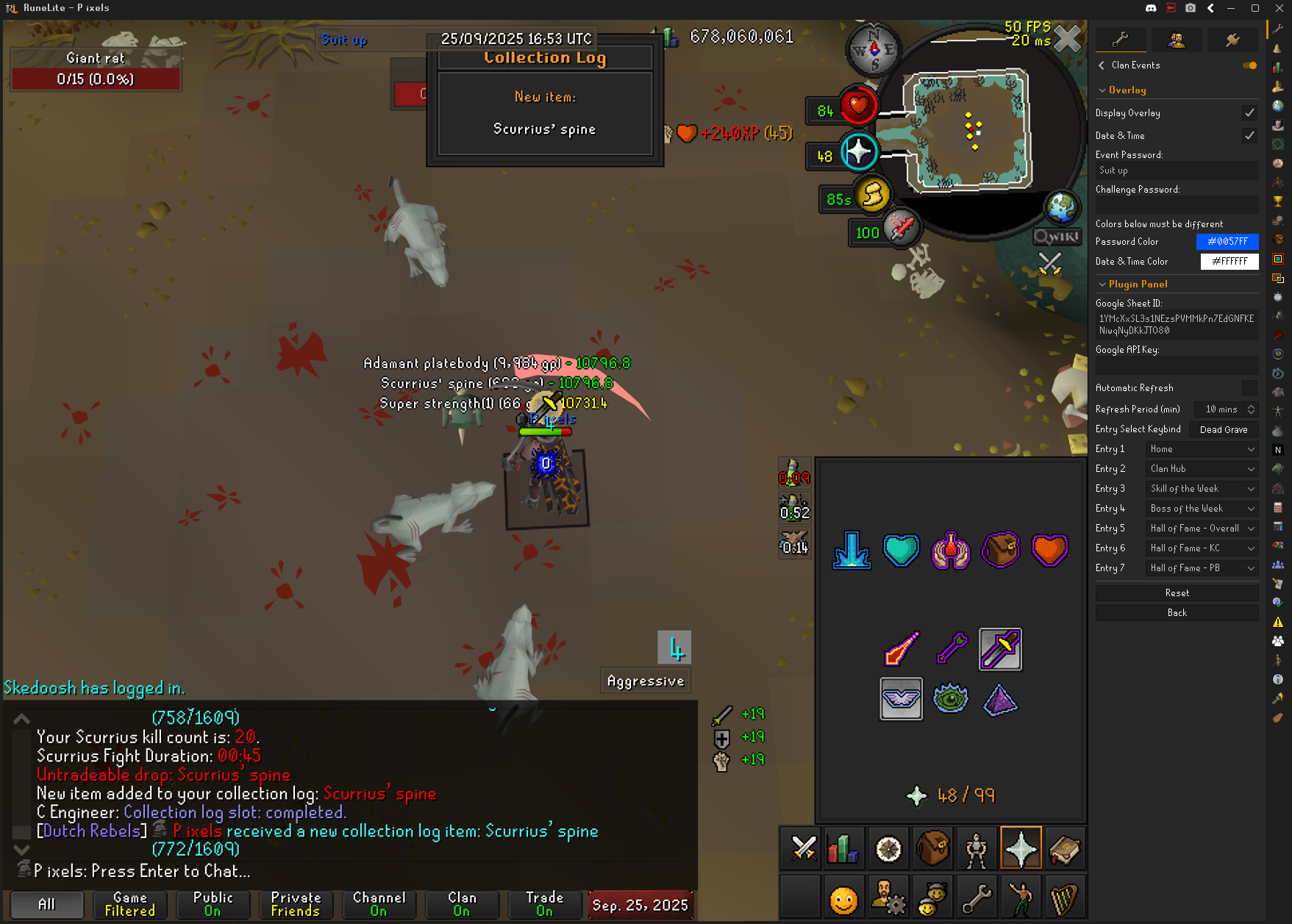This screenshot has height=924, width=1292.
Task: Activate the special attack orb
Action: (902, 229)
